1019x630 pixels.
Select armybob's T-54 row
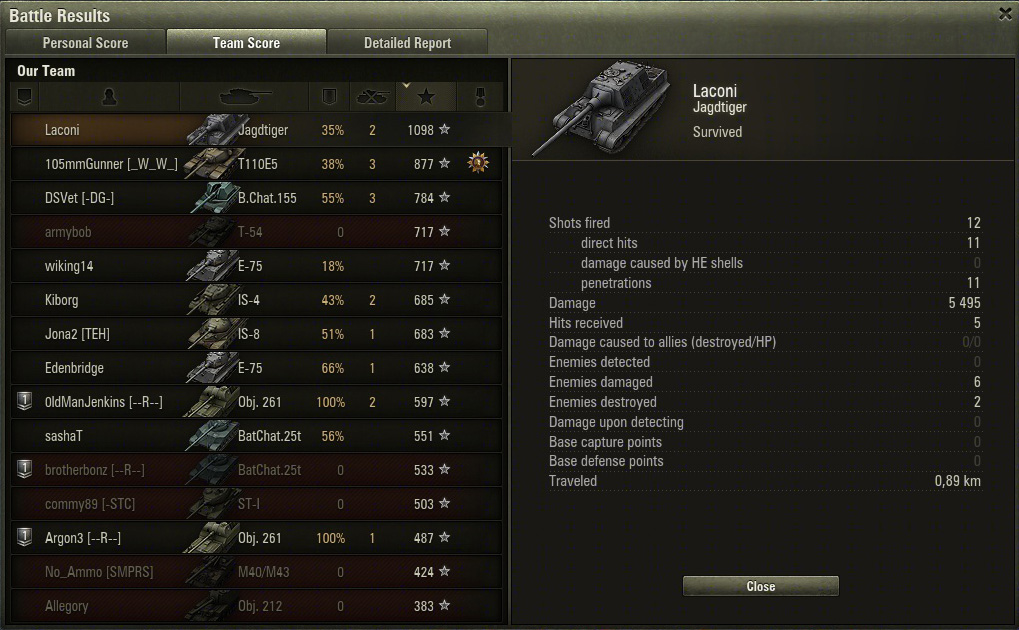pos(255,232)
